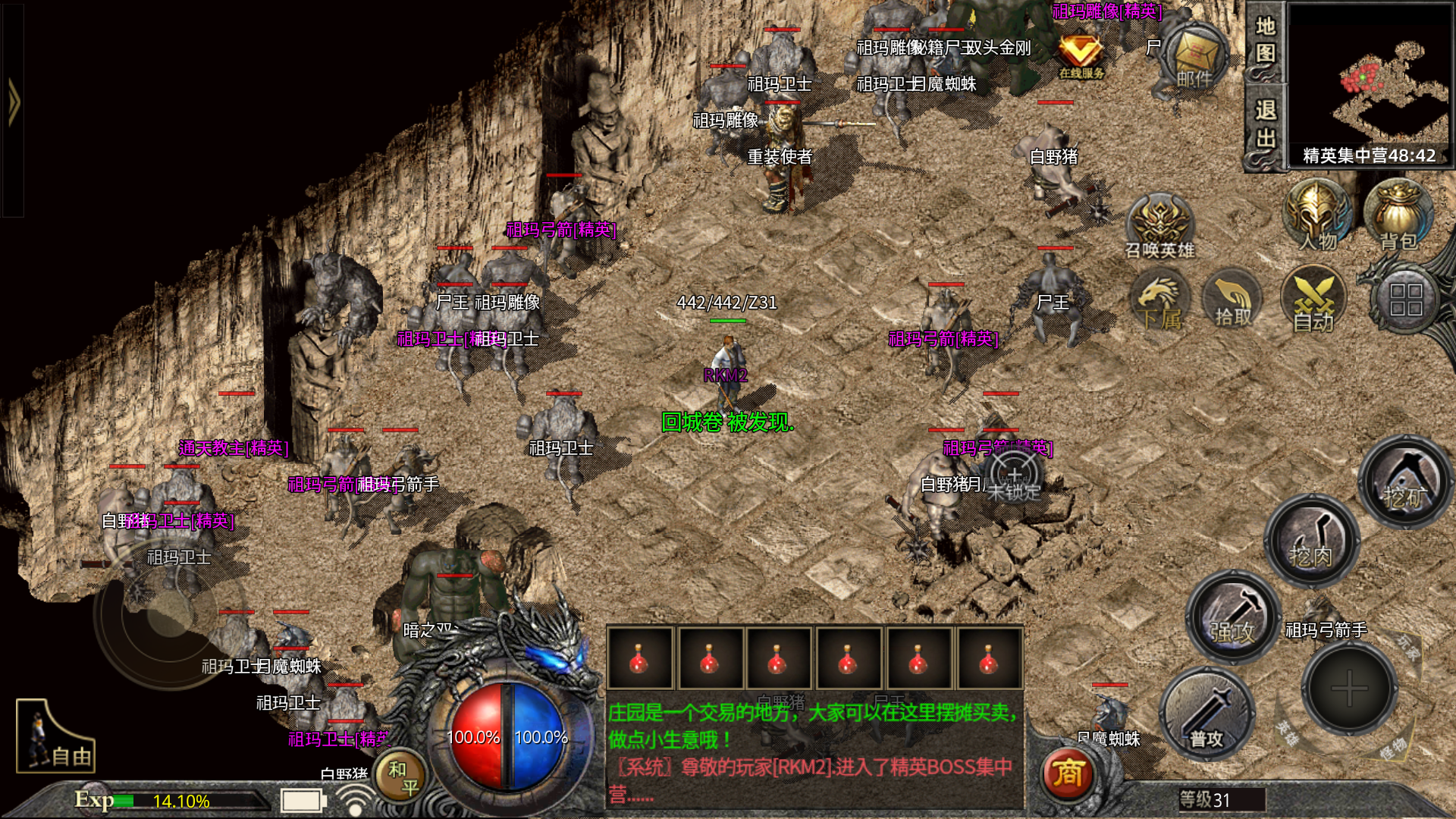
Task: Toggle 自动 auto-battle
Action: pyautogui.click(x=1313, y=302)
